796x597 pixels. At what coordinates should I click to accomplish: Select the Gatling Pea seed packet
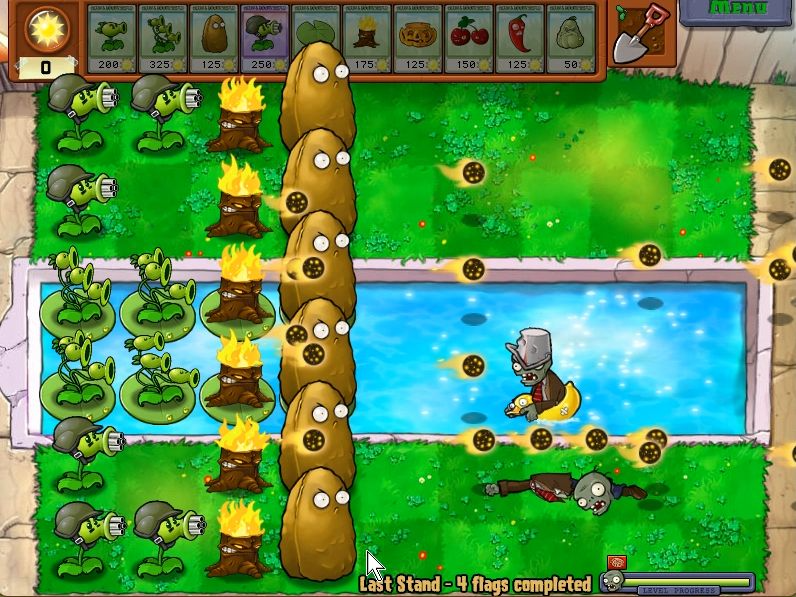[x=265, y=38]
